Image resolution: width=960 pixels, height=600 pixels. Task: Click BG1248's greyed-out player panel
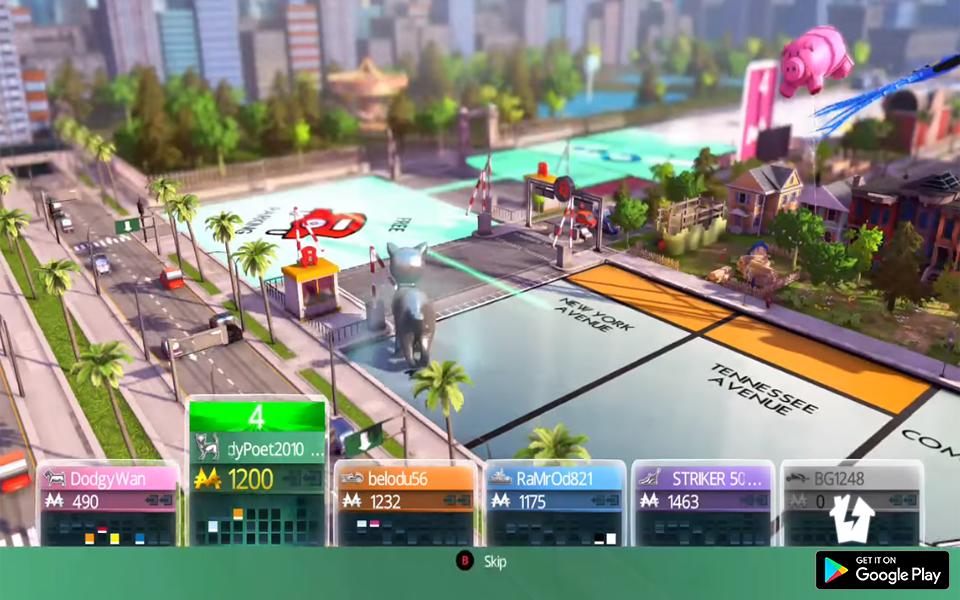point(850,503)
